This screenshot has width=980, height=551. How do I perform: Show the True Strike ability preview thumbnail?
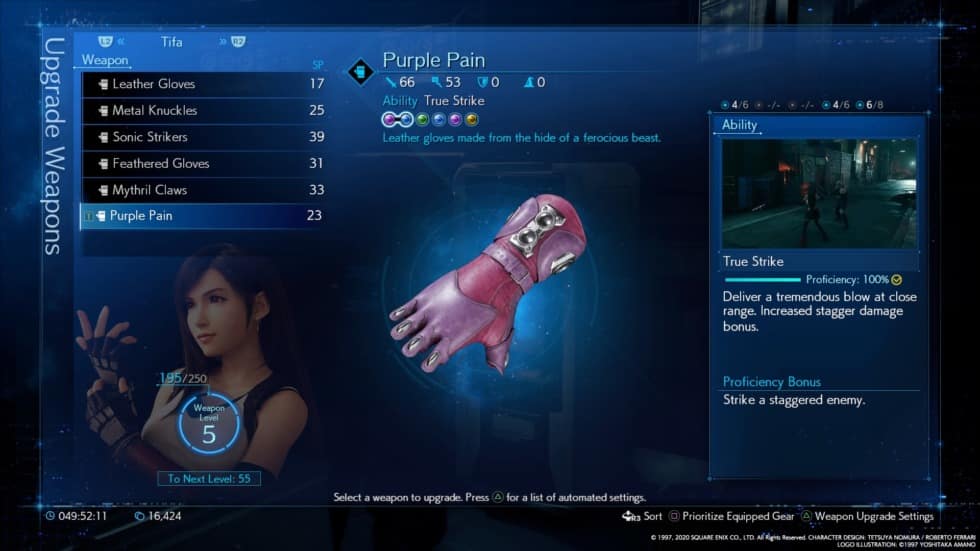819,193
